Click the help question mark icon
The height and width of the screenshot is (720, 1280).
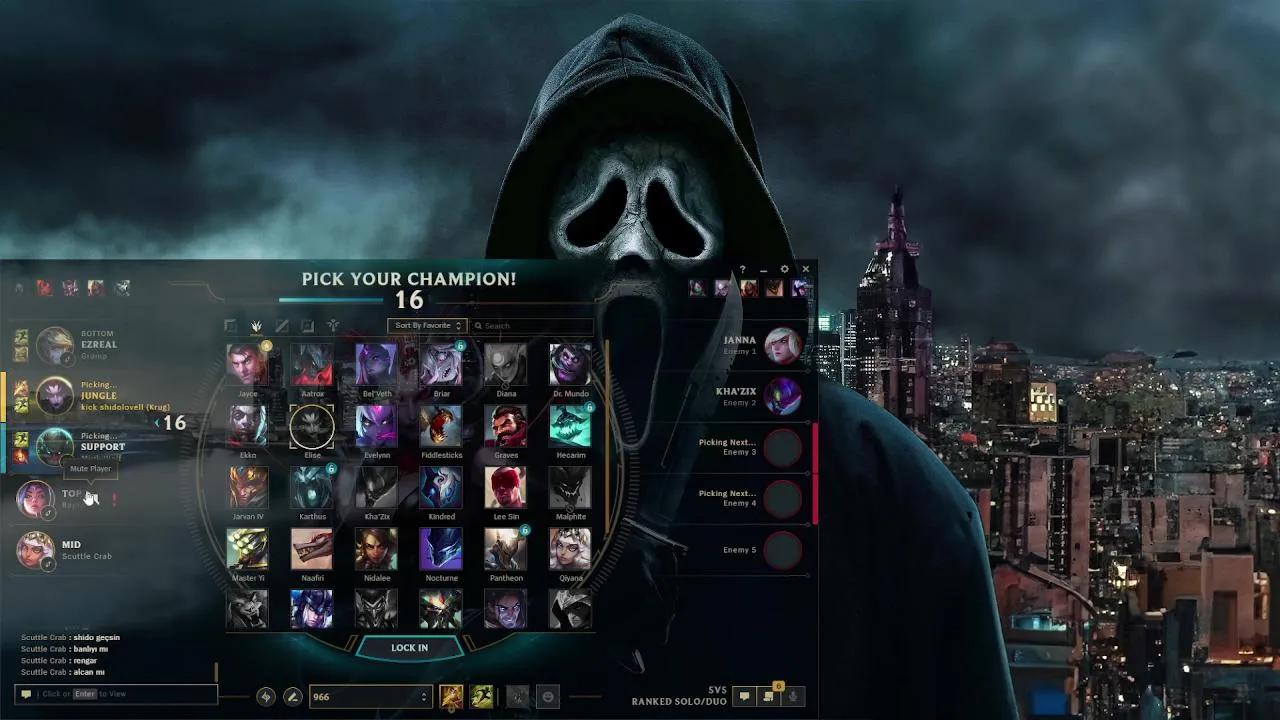tap(742, 269)
